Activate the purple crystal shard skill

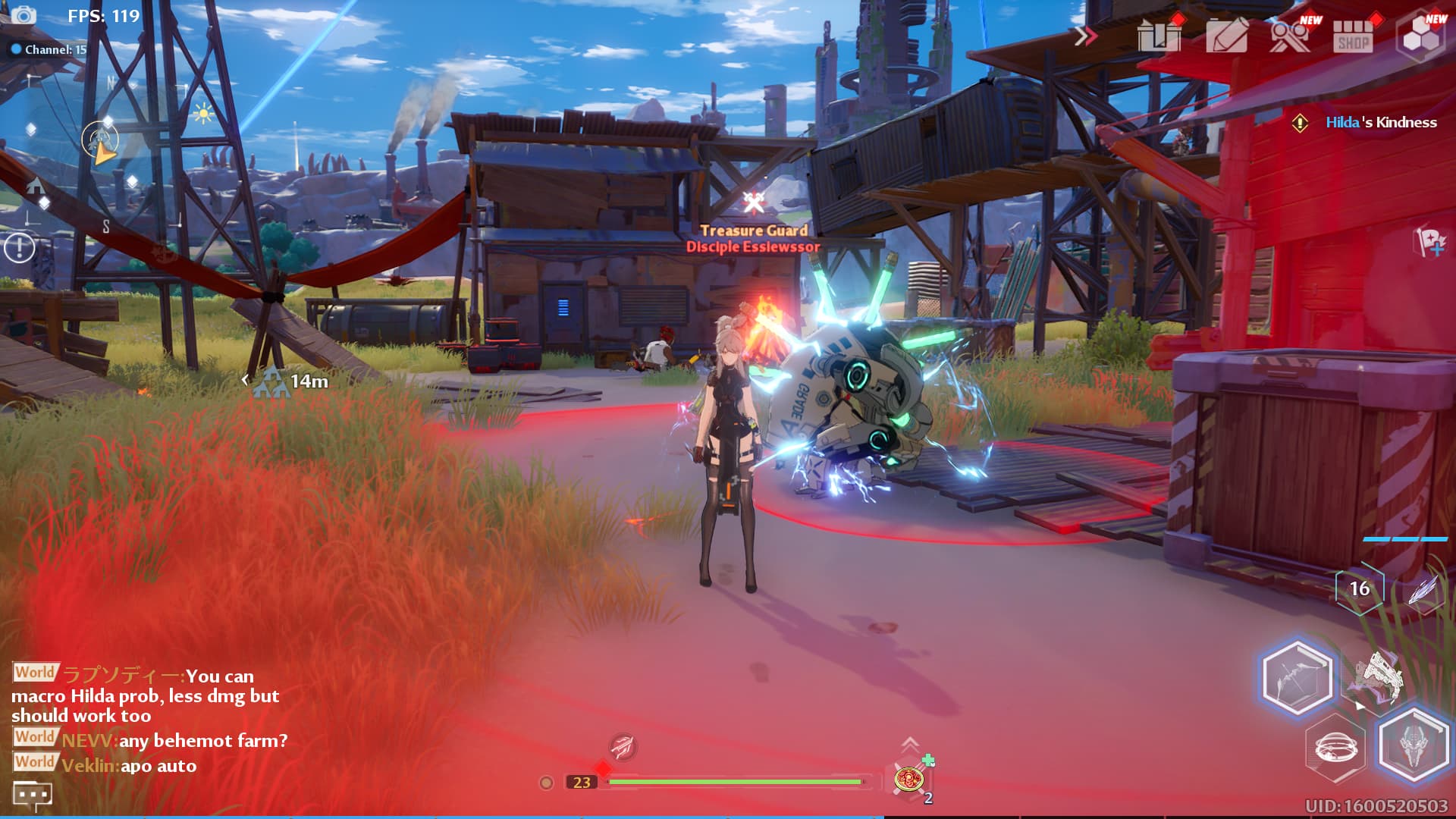1423,589
